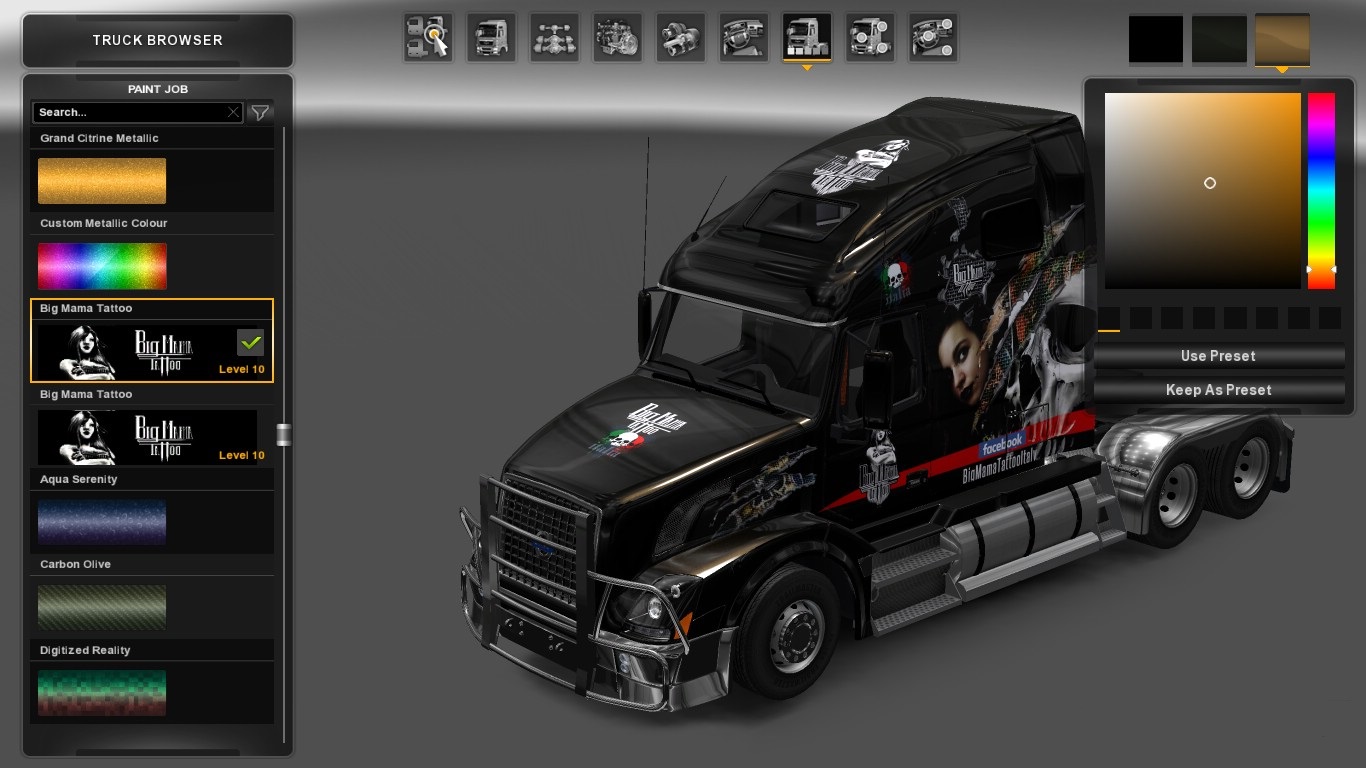Viewport: 1366px width, 768px height.
Task: Select the unchecked Big Mama Tattoo paint job
Action: (147, 437)
